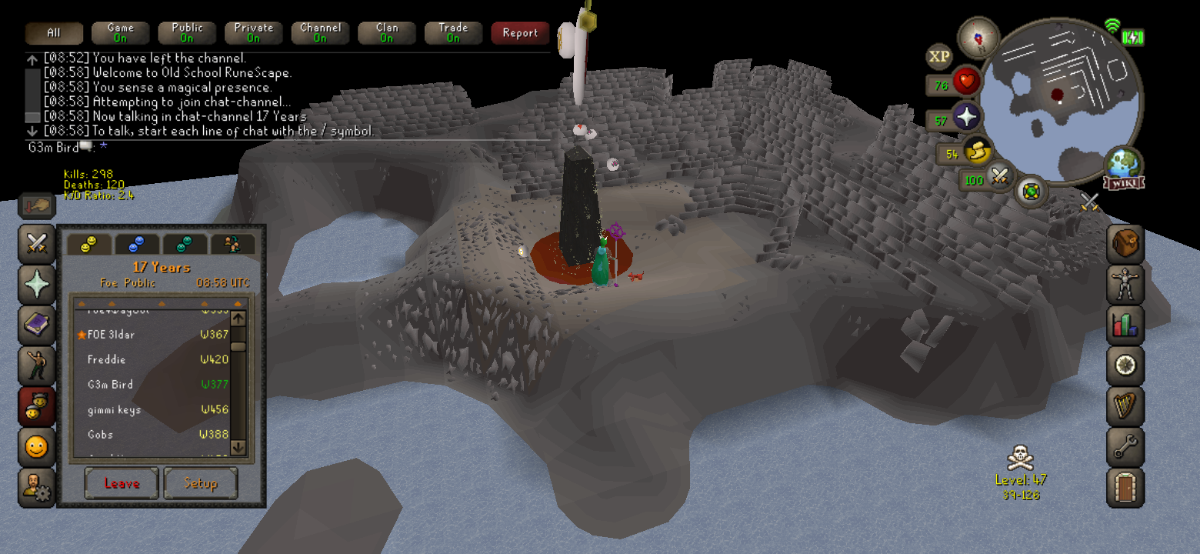Toggle the Trade chat filter

(453, 33)
